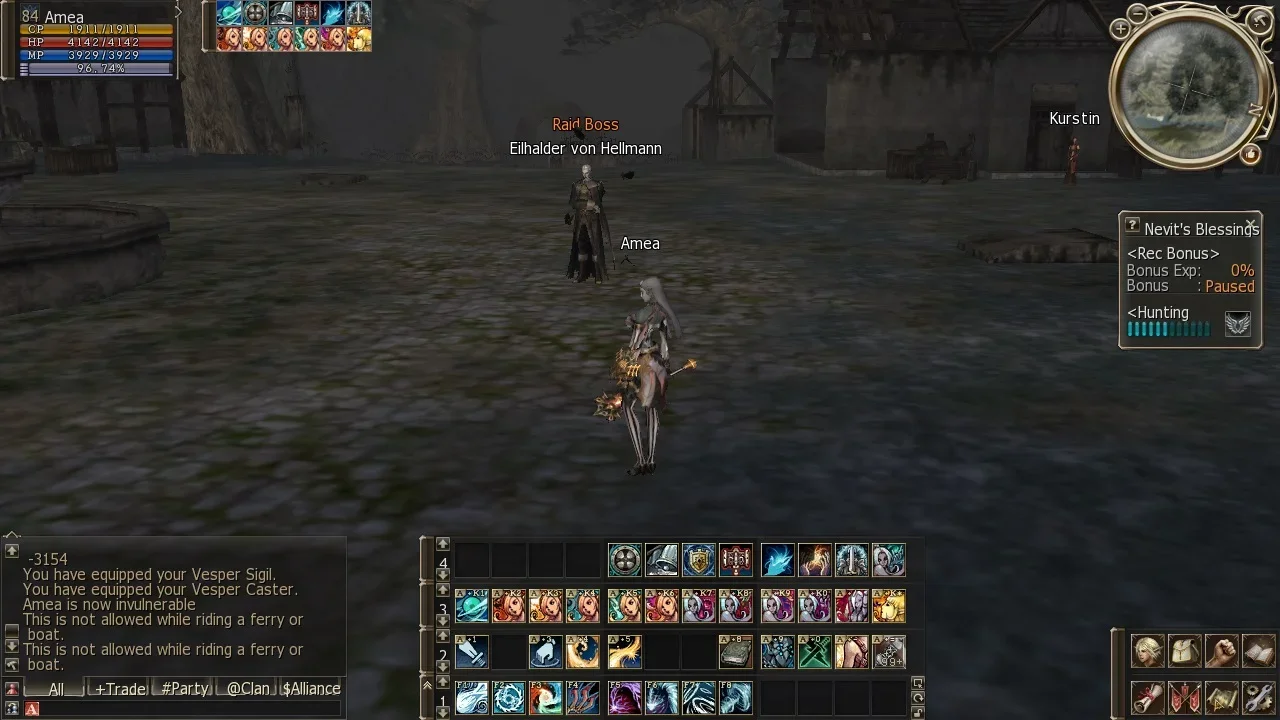The height and width of the screenshot is (720, 1280).
Task: Cast the F1 skill on the hotbar
Action: click(x=472, y=698)
